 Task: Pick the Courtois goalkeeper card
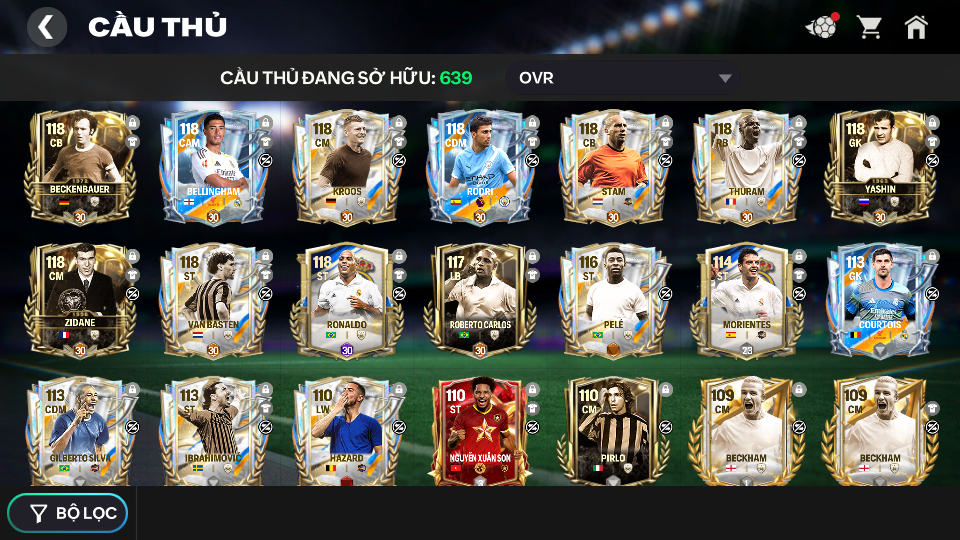[x=879, y=300]
